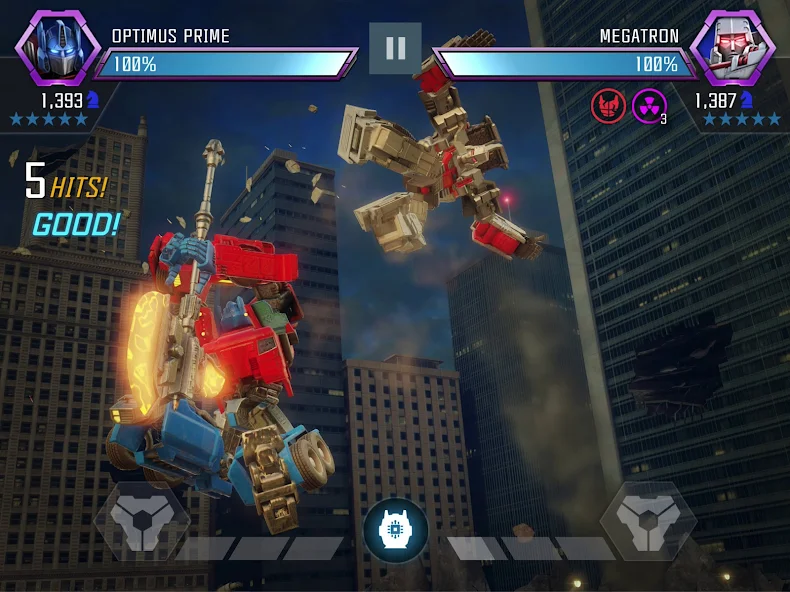
Task: Tap the Optimus Prime portrait
Action: point(57,48)
